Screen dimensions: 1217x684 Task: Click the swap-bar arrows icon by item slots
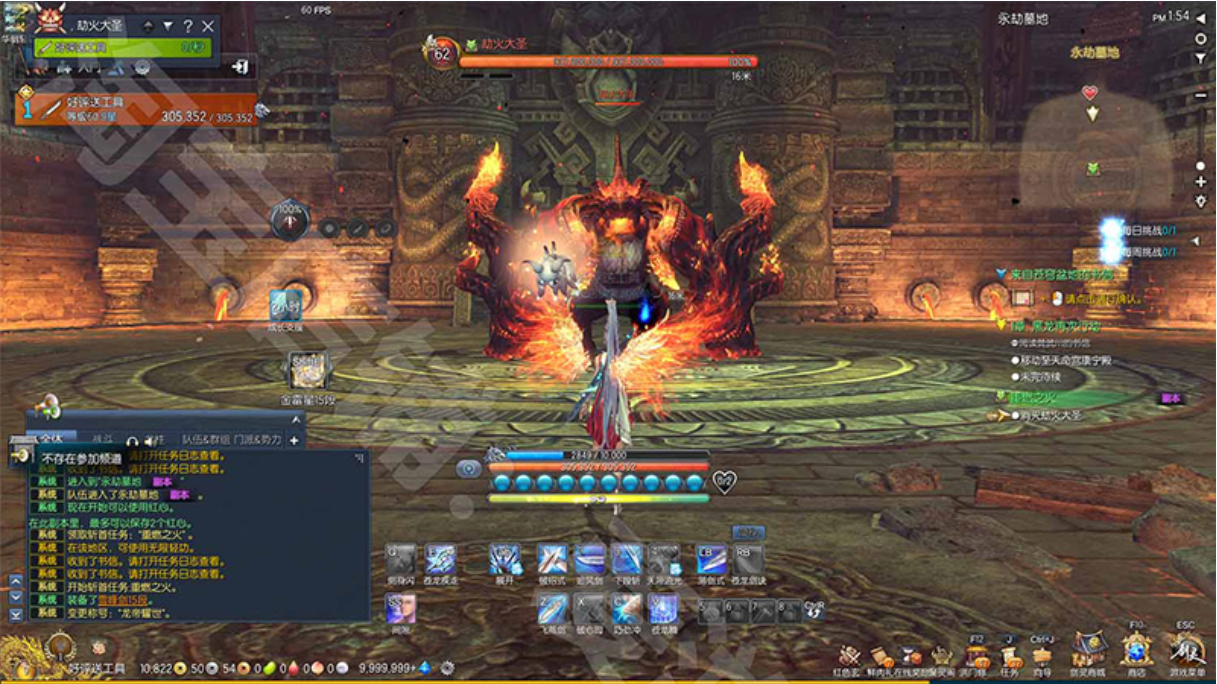click(815, 610)
